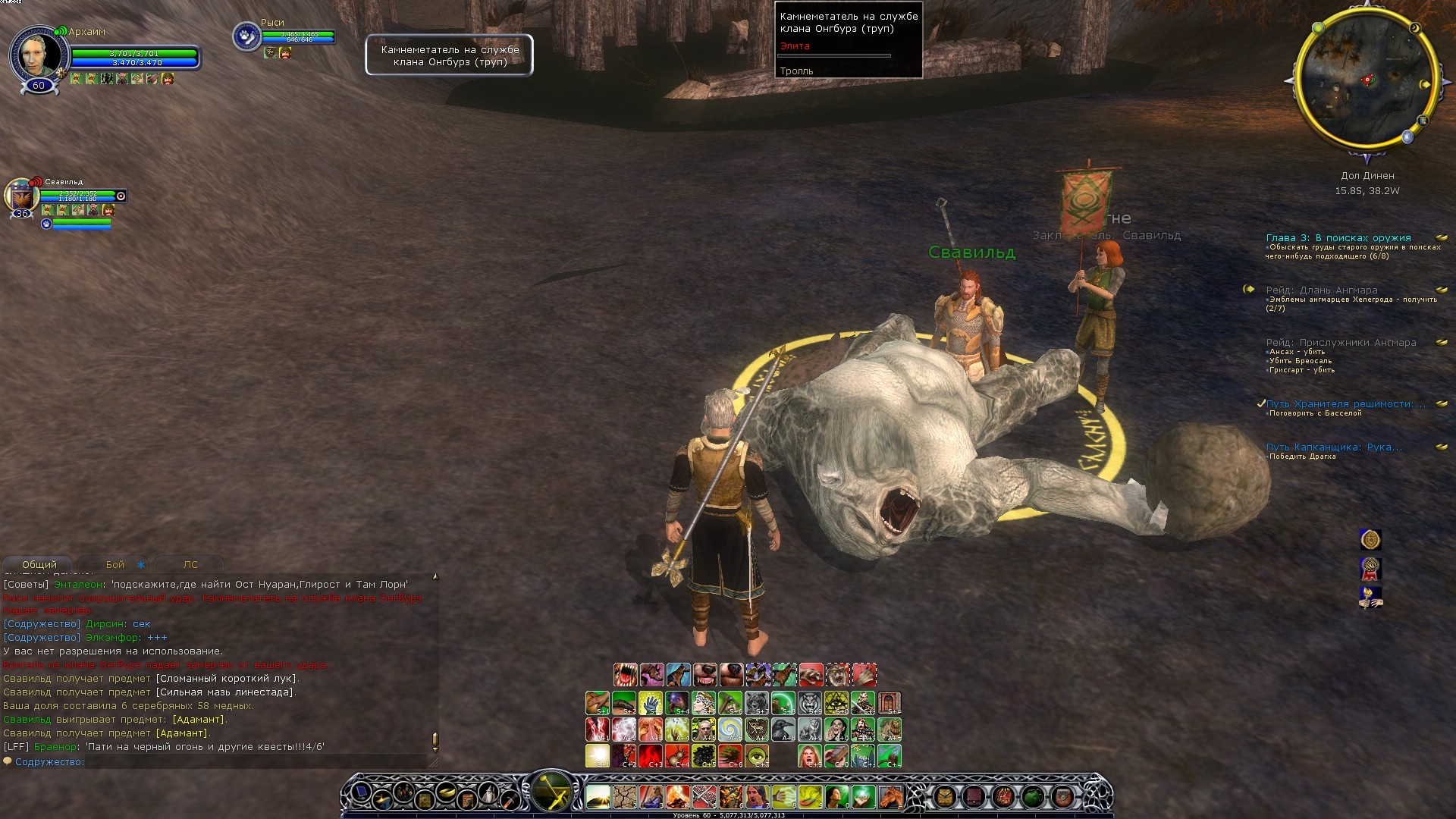
Task: Click Архаим's player portrait
Action: [36, 53]
